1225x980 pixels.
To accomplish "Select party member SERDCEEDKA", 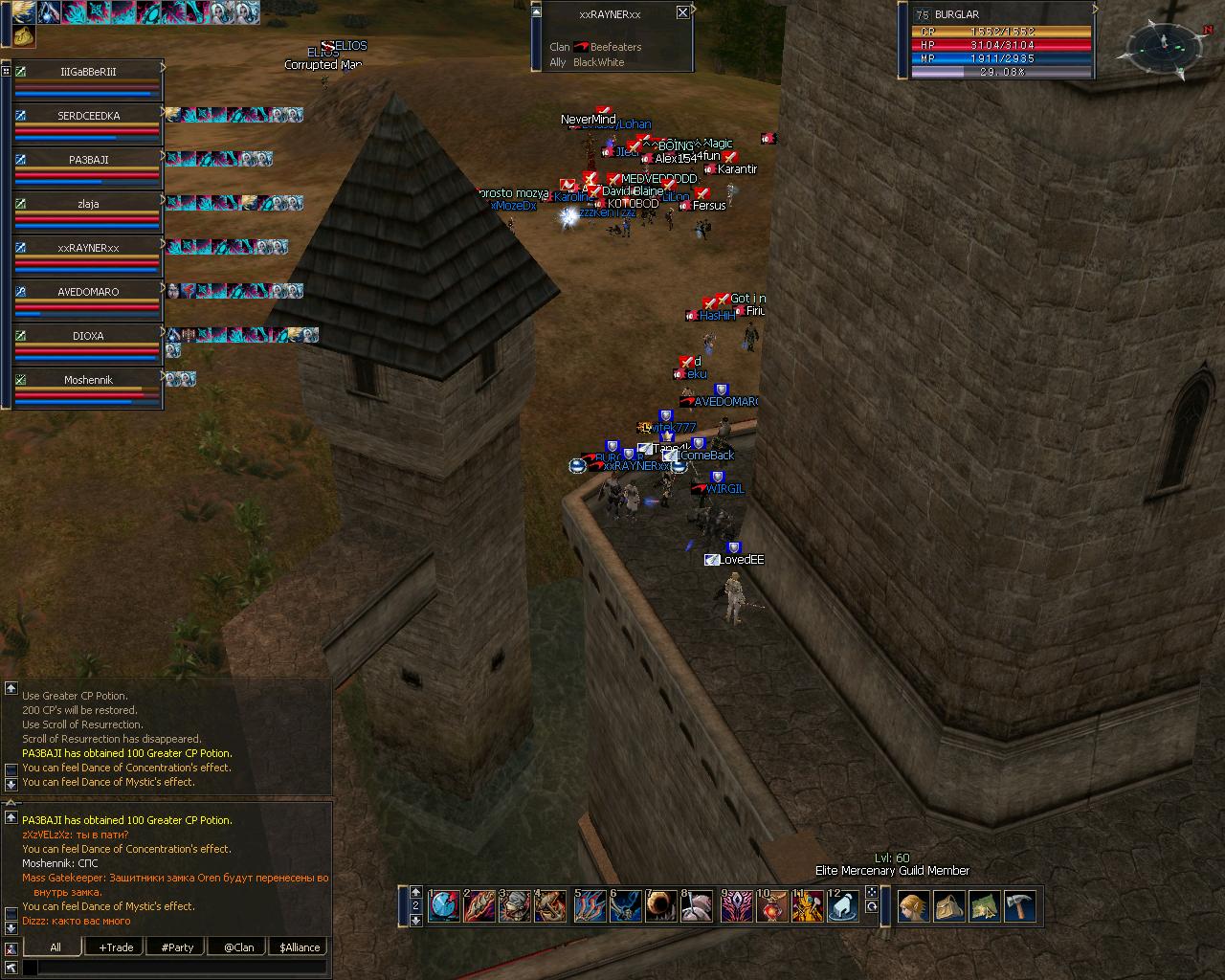I will point(88,116).
